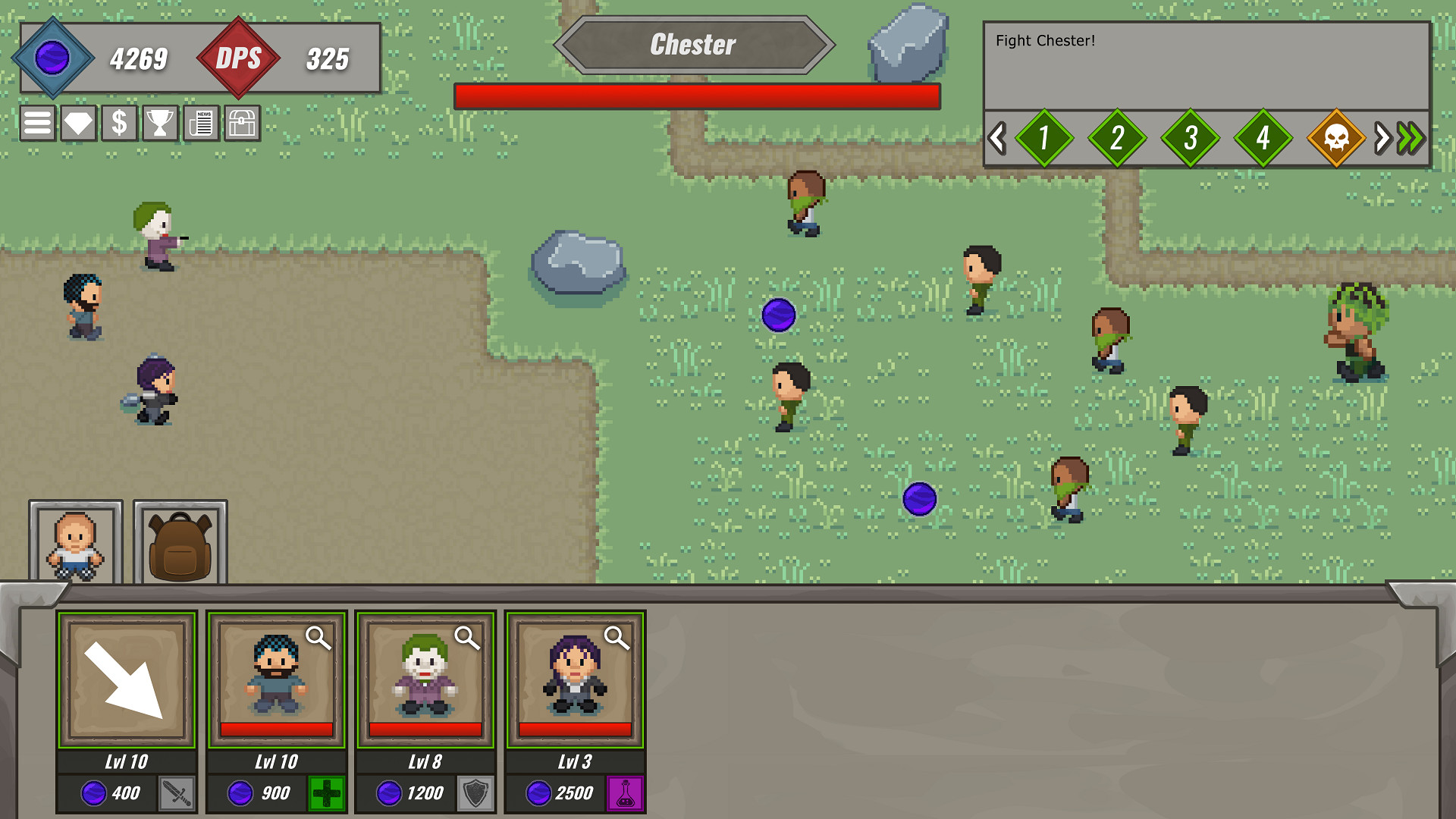Advance a stage with the right chevron
1456x819 pixels.
tap(1380, 139)
